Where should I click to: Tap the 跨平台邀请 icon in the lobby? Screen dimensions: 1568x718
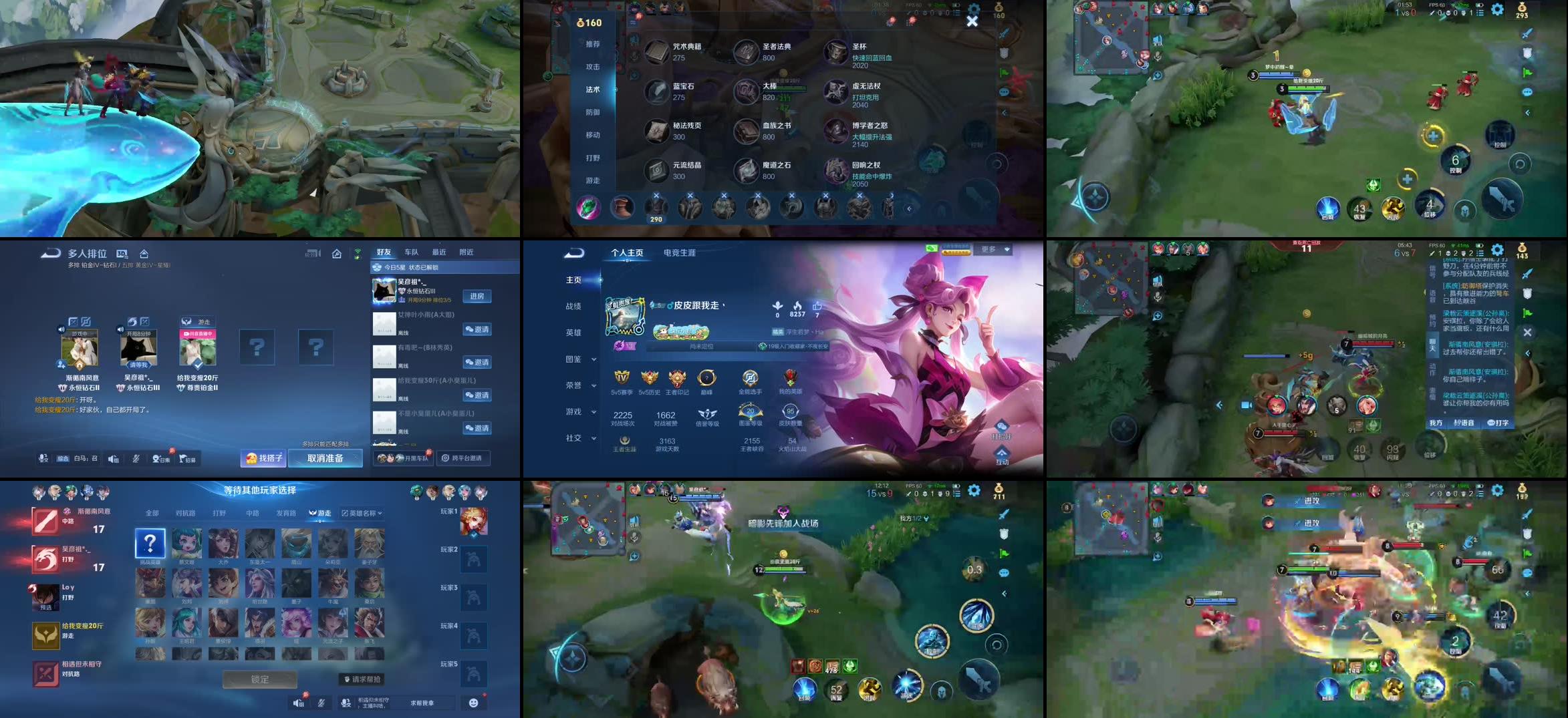(x=465, y=458)
